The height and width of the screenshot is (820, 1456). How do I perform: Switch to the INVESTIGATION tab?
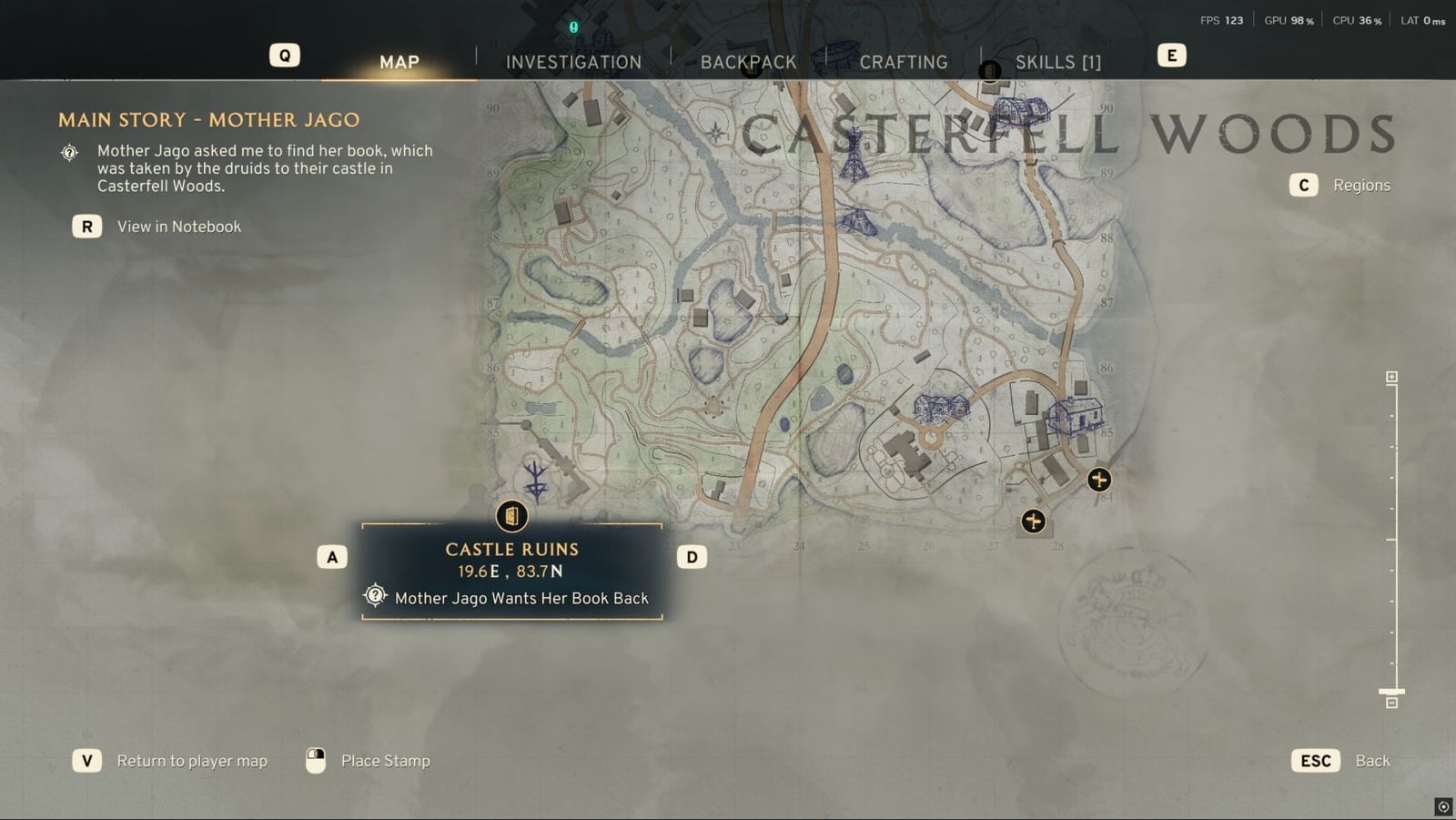point(573,62)
